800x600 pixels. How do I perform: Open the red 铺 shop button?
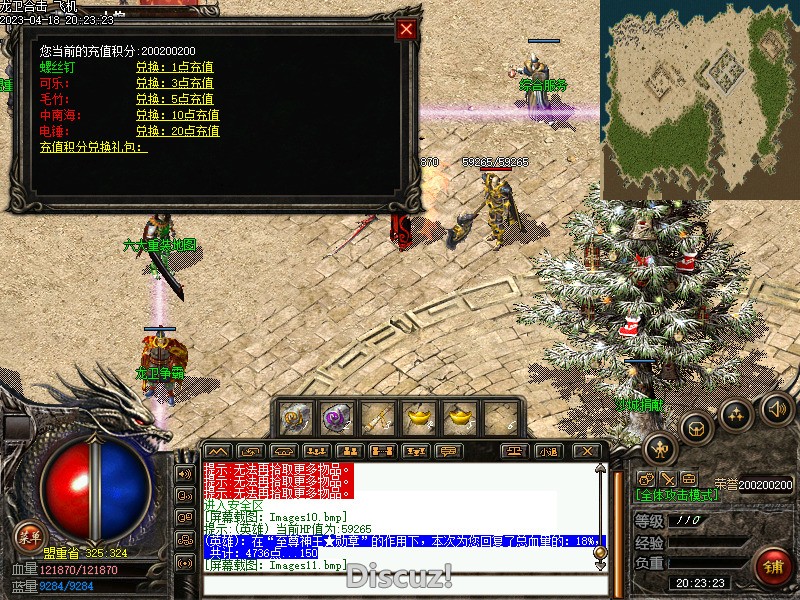[771, 566]
